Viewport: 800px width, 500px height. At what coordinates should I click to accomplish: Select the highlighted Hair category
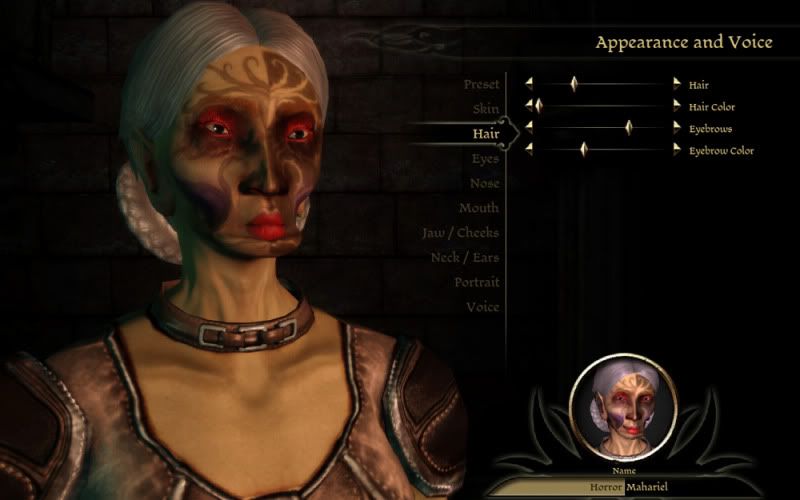pyautogui.click(x=486, y=133)
